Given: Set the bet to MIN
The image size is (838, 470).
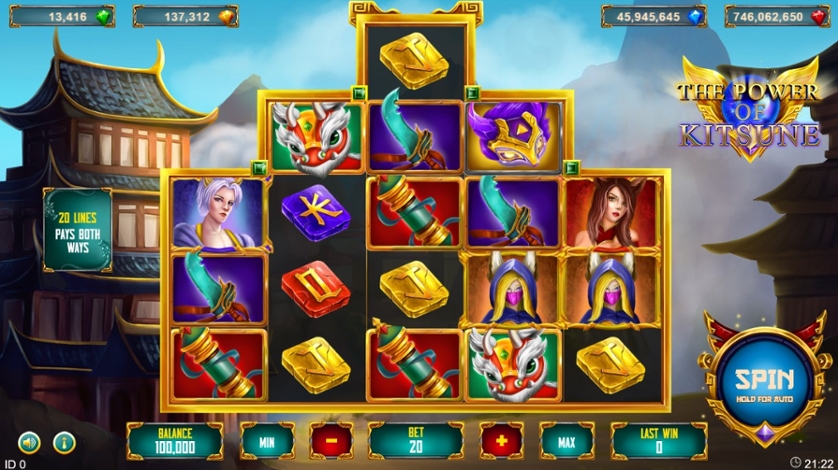Looking at the screenshot, I should [x=267, y=440].
